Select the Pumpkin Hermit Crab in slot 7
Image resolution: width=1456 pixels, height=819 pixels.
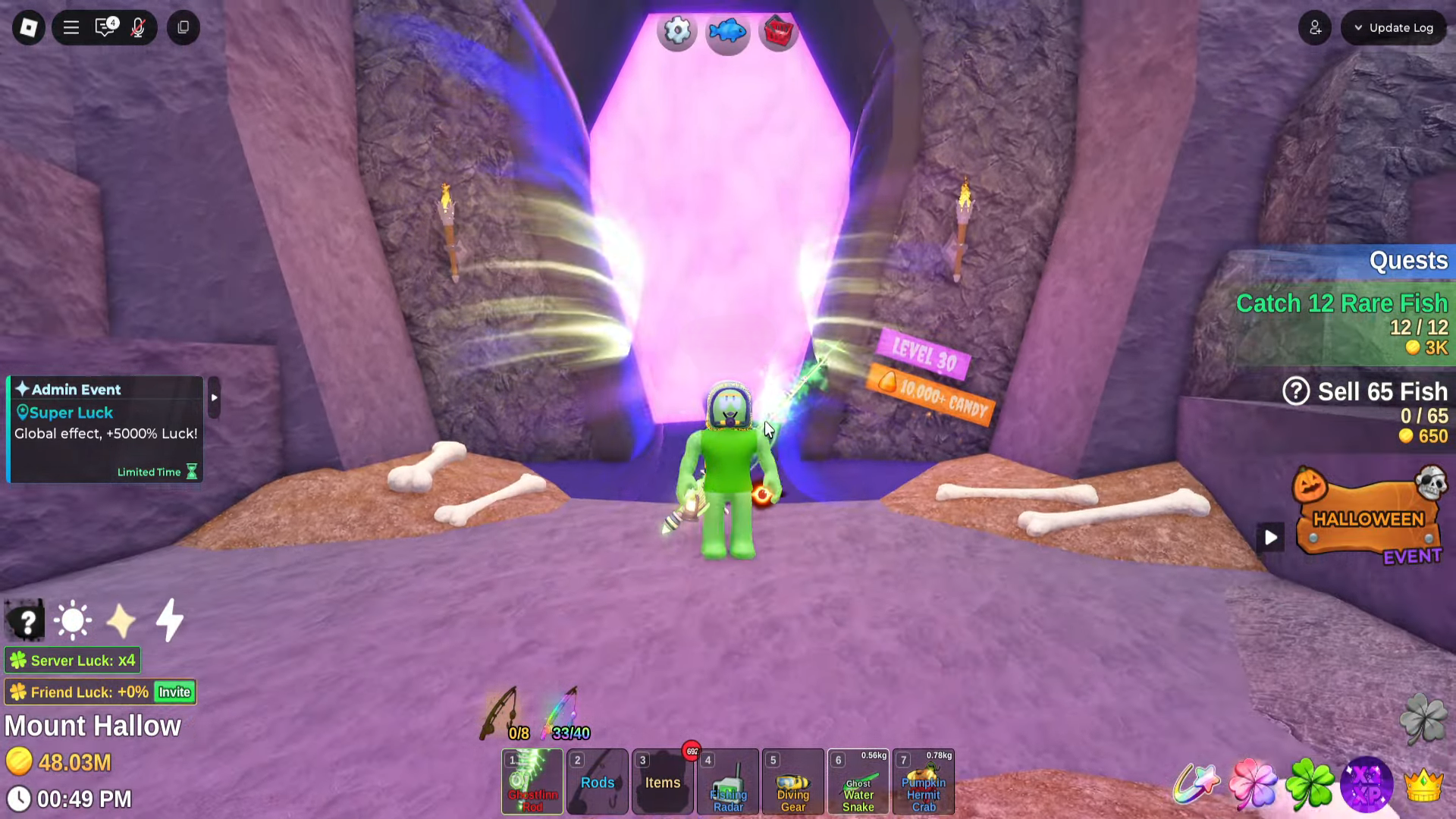(x=923, y=782)
